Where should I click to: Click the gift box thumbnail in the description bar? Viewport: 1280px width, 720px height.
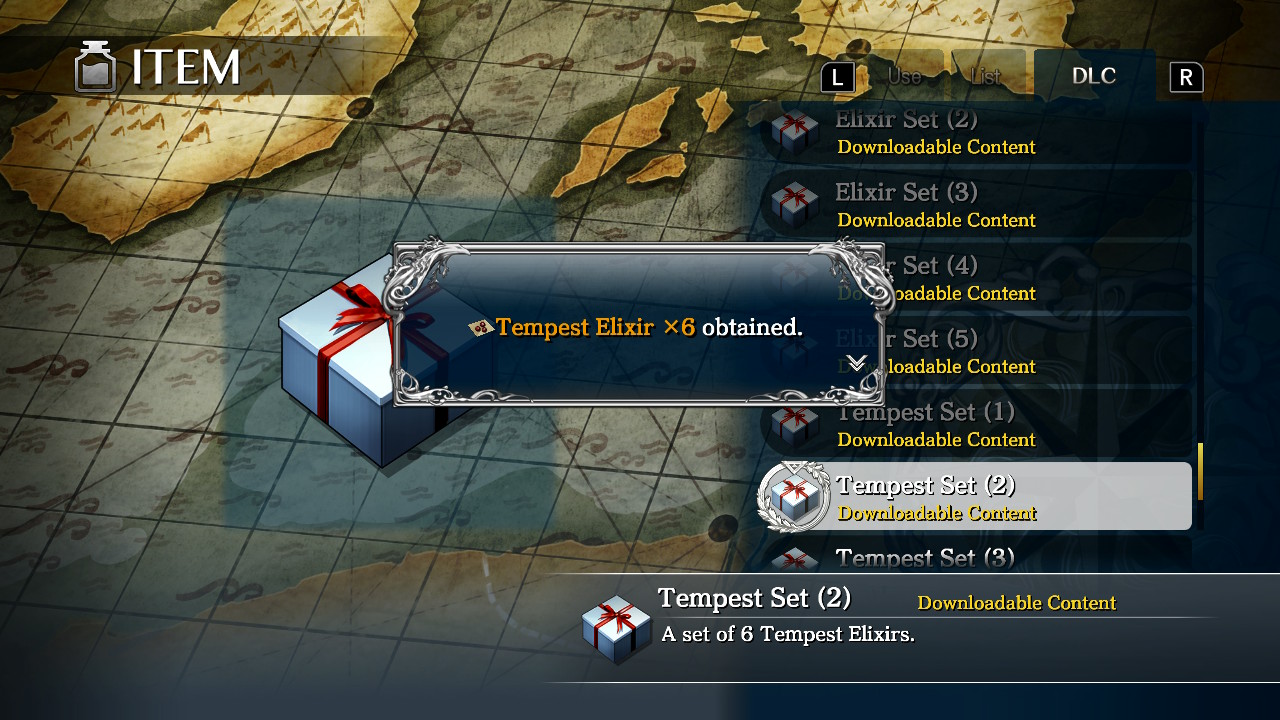pos(616,628)
